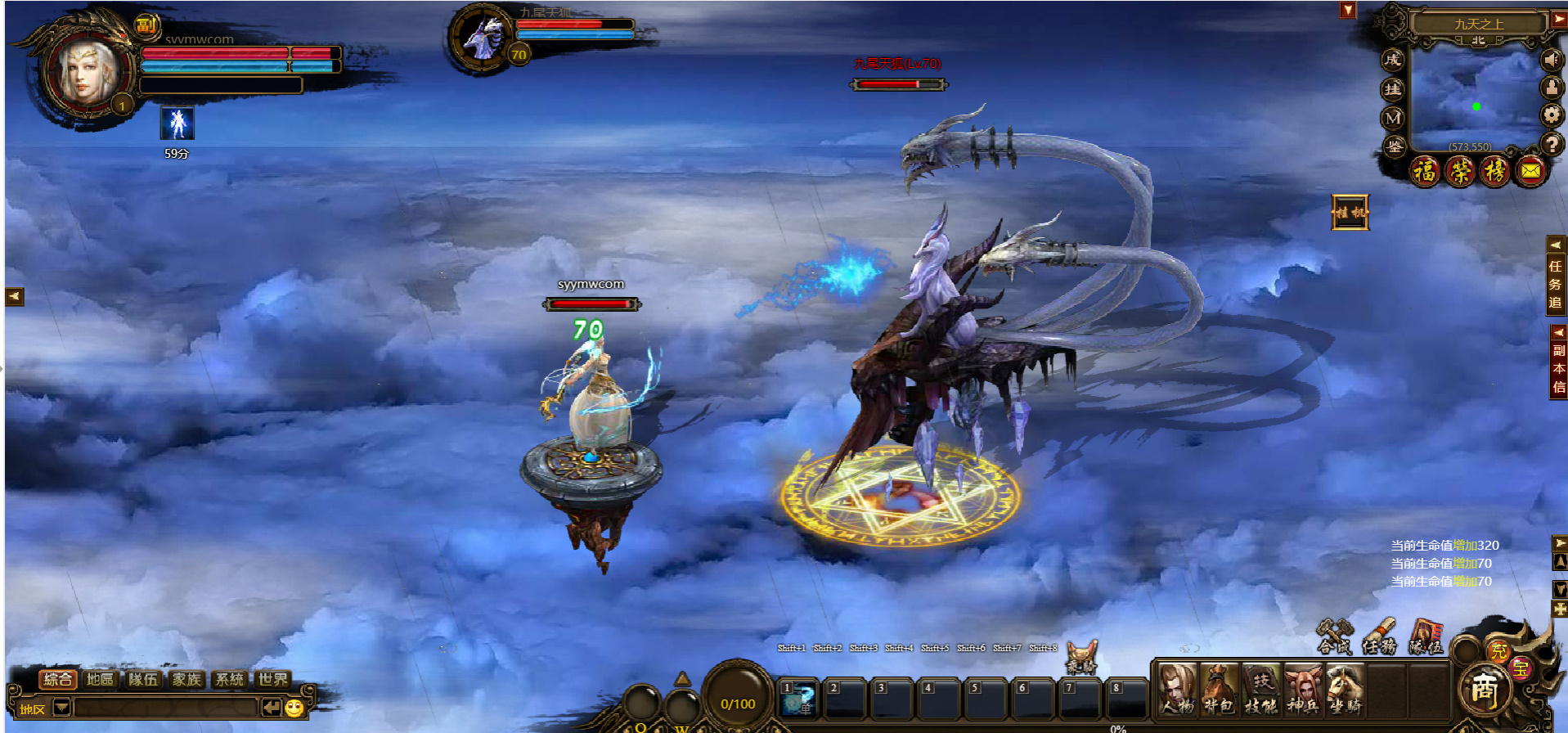1568x733 pixels.
Task: Open the 背包 backpack
Action: pos(1219,689)
